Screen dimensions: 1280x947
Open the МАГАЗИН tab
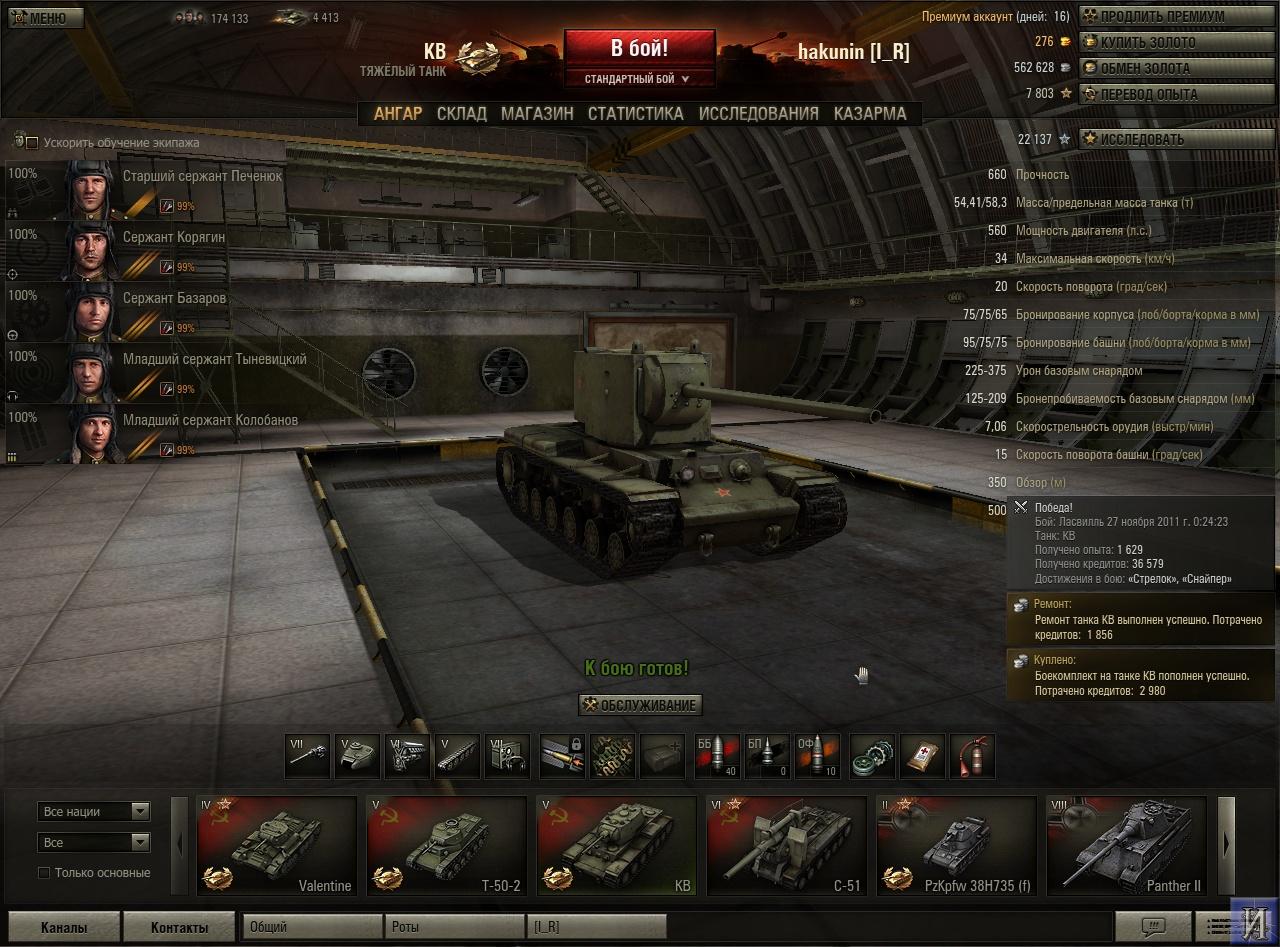(x=537, y=114)
